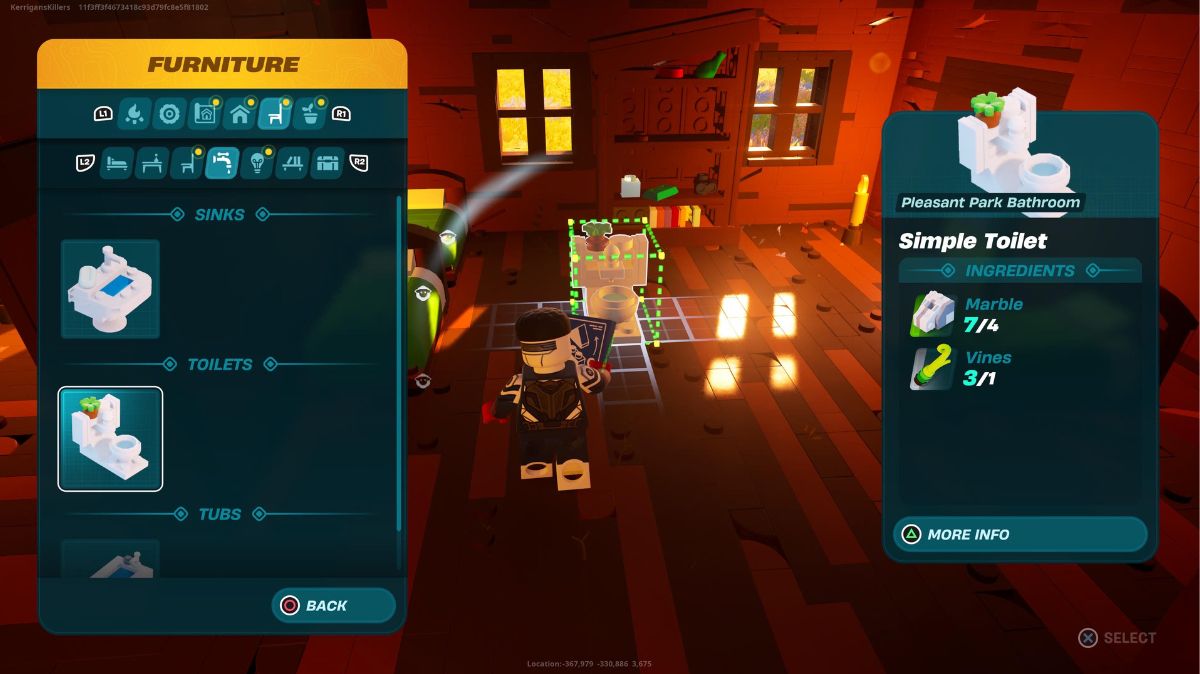Open the shelf furniture subcategory
Screen dimensions: 1200x674
click(292, 162)
